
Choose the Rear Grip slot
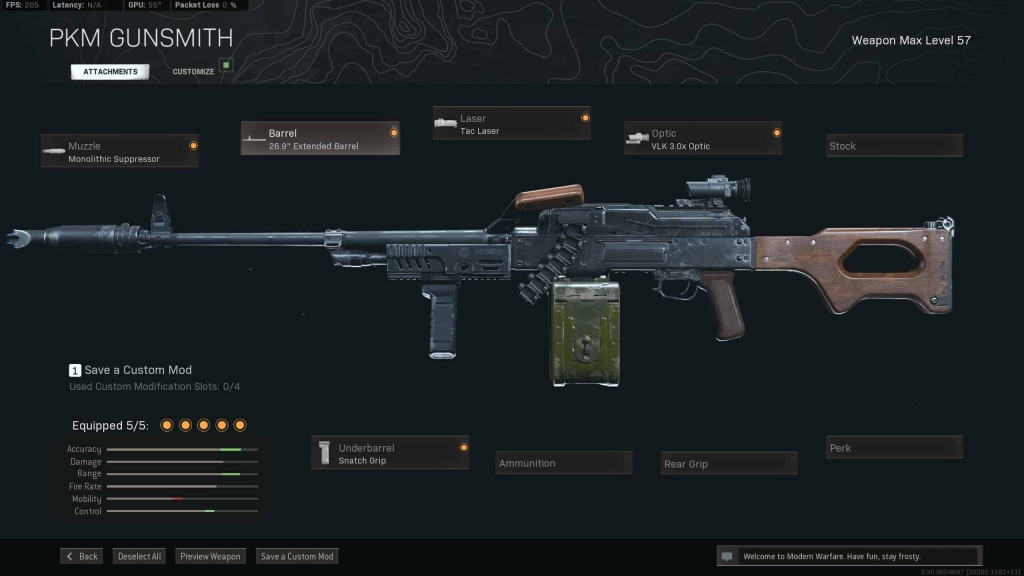[x=729, y=464]
